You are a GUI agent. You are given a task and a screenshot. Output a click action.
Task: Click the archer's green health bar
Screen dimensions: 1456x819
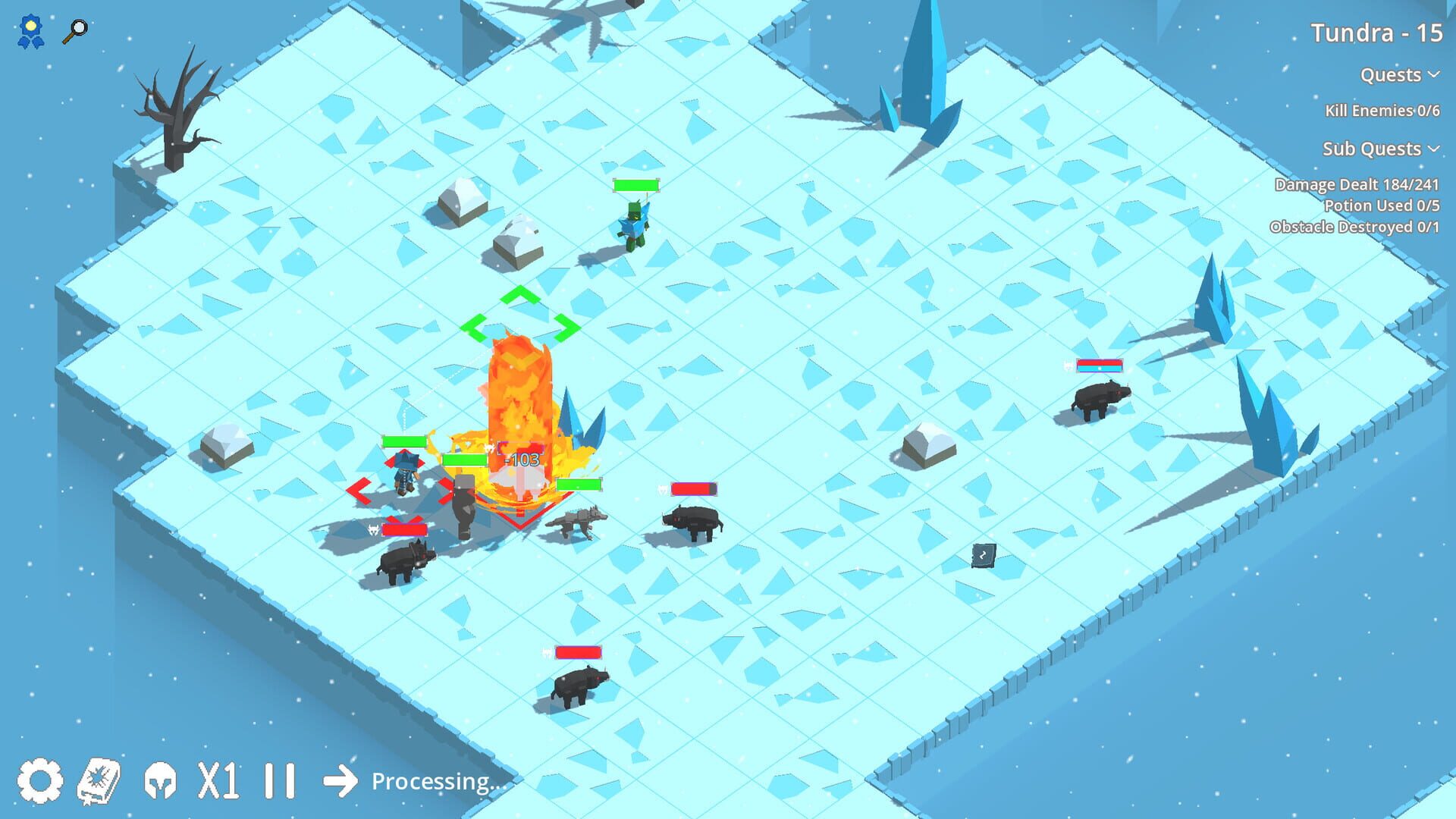pyautogui.click(x=637, y=184)
